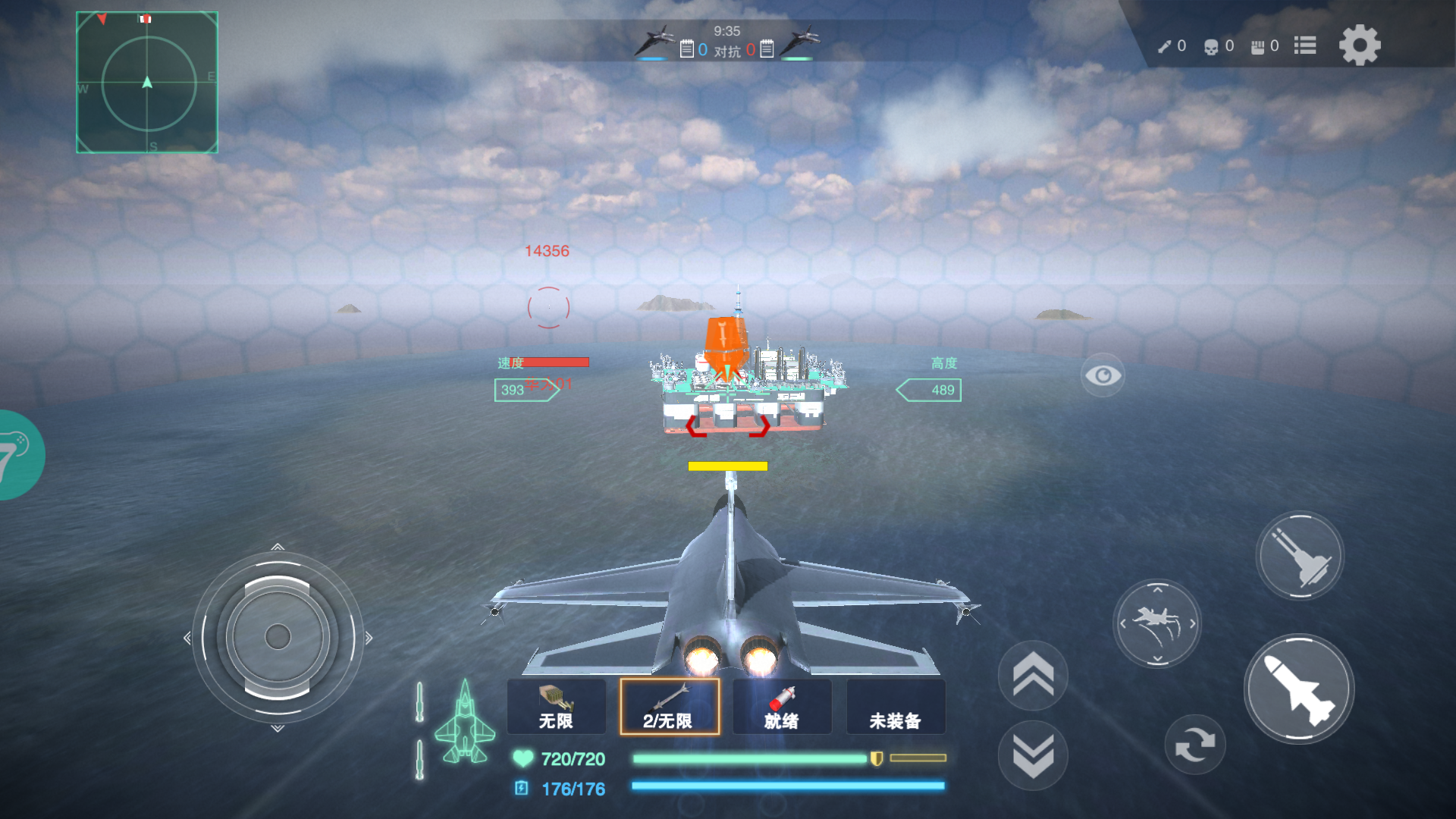Viewport: 1456px width, 819px height.
Task: Fire the machine gun button
Action: click(x=1300, y=556)
